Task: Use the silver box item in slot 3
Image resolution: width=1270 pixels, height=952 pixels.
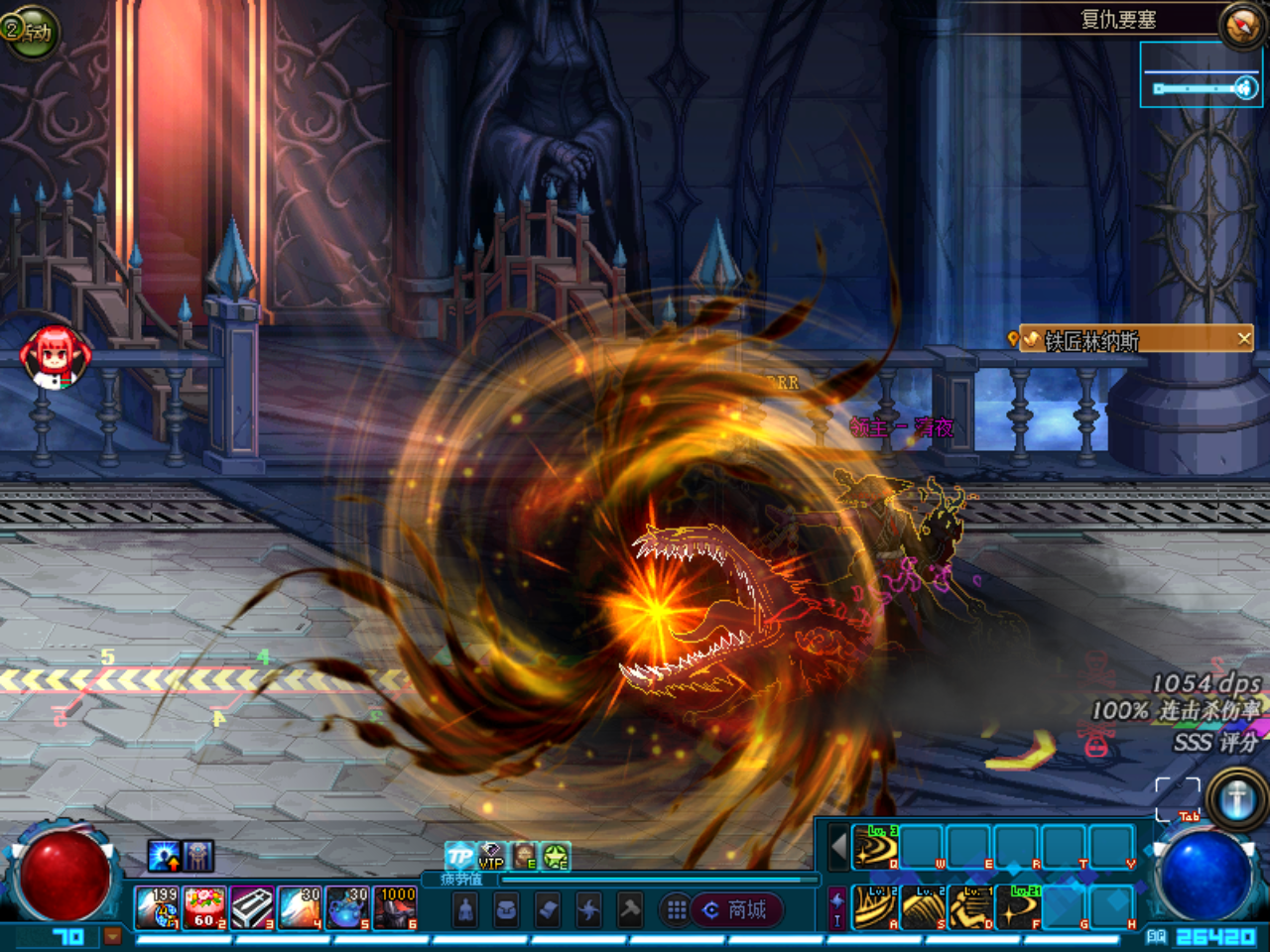Action: click(252, 907)
